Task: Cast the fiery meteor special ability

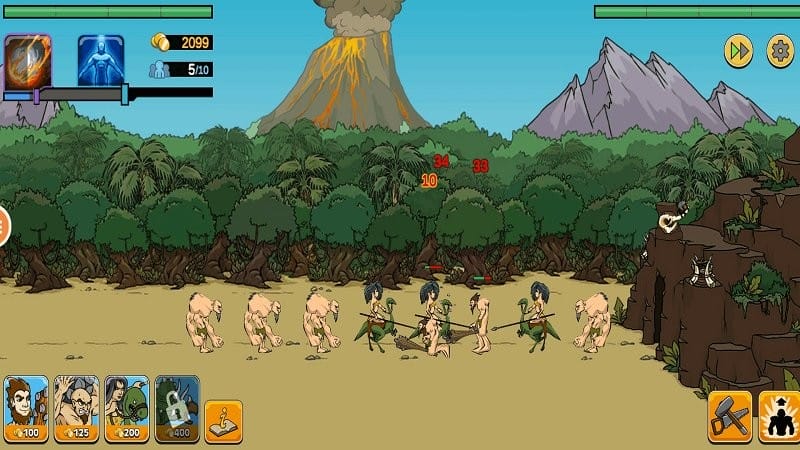Action: point(27,60)
